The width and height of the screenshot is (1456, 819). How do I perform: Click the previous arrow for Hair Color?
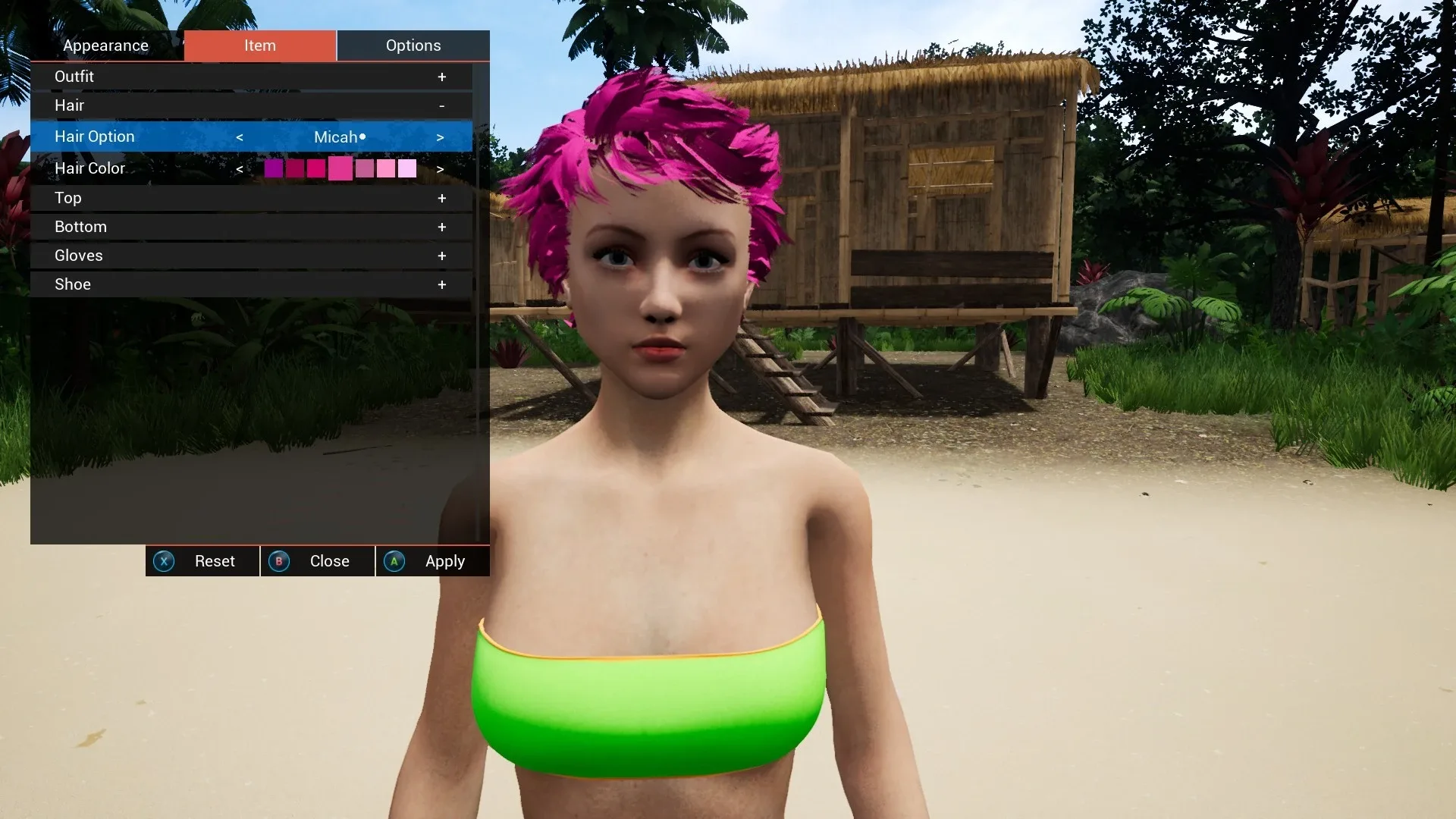240,168
